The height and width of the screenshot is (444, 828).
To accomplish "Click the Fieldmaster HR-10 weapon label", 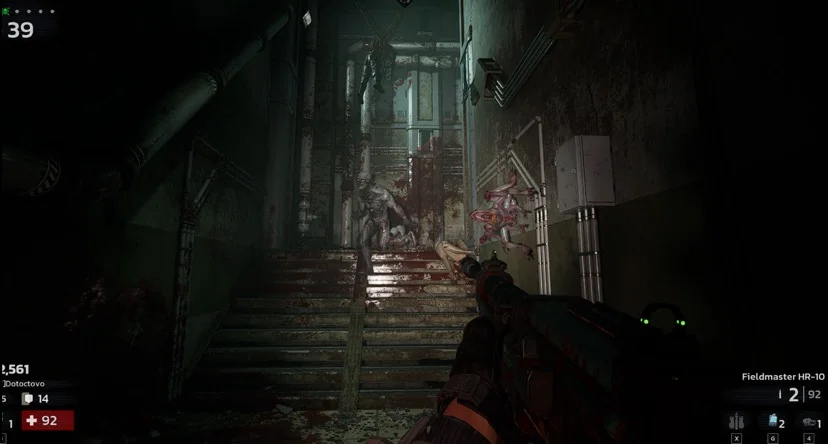I will [x=783, y=377].
